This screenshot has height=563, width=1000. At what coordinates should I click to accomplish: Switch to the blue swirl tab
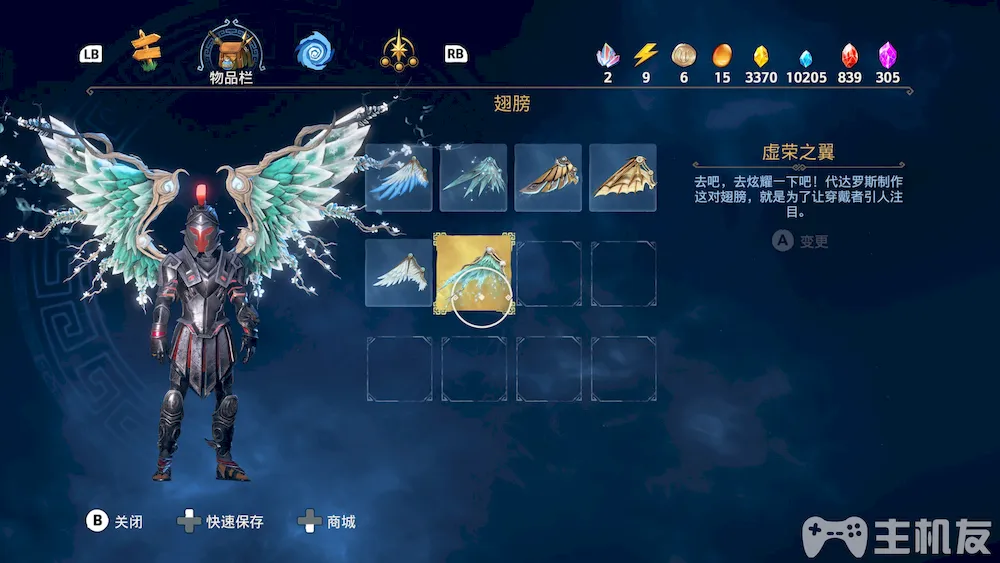tap(313, 50)
